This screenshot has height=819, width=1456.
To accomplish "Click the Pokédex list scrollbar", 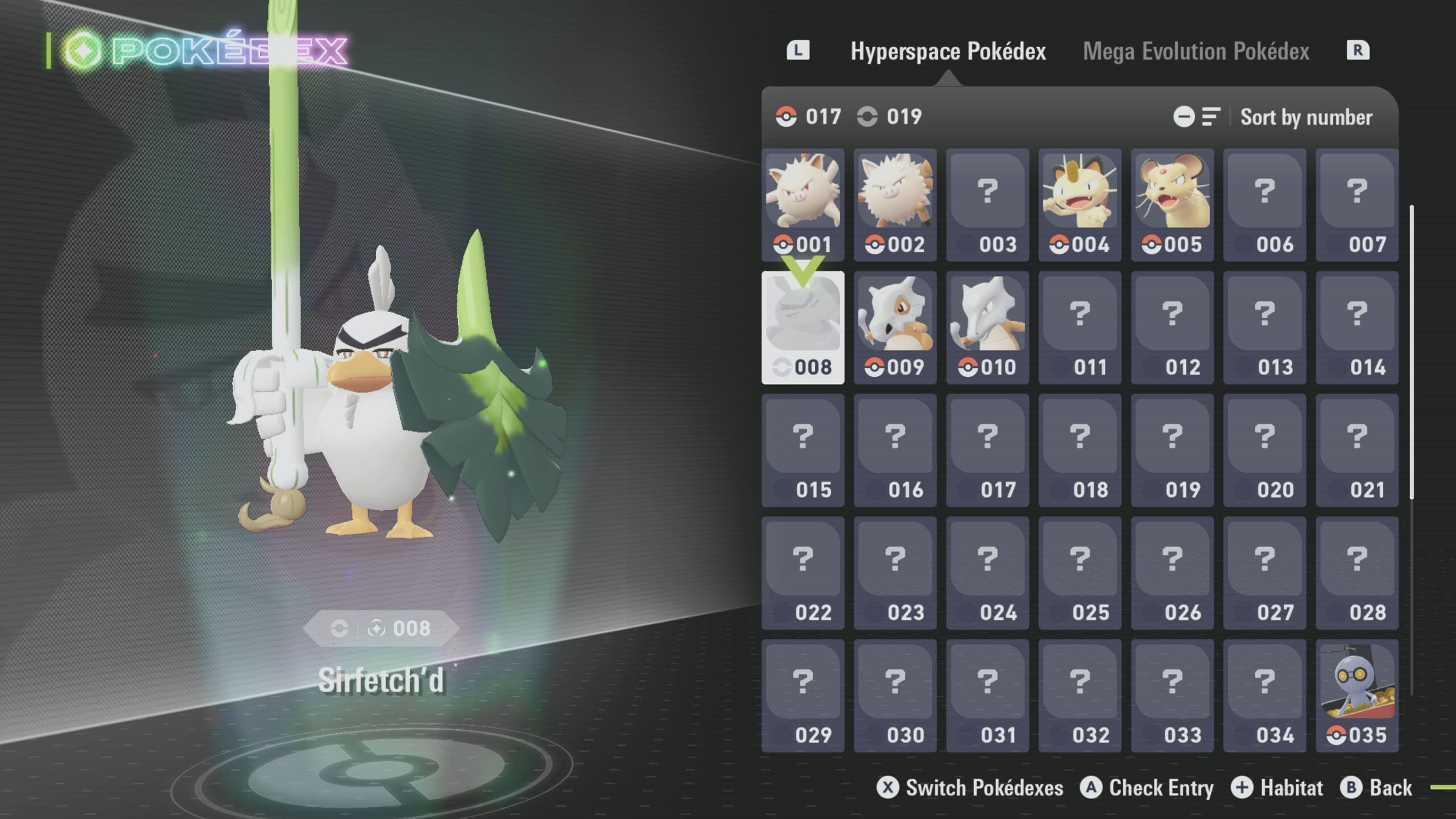I will [1412, 353].
